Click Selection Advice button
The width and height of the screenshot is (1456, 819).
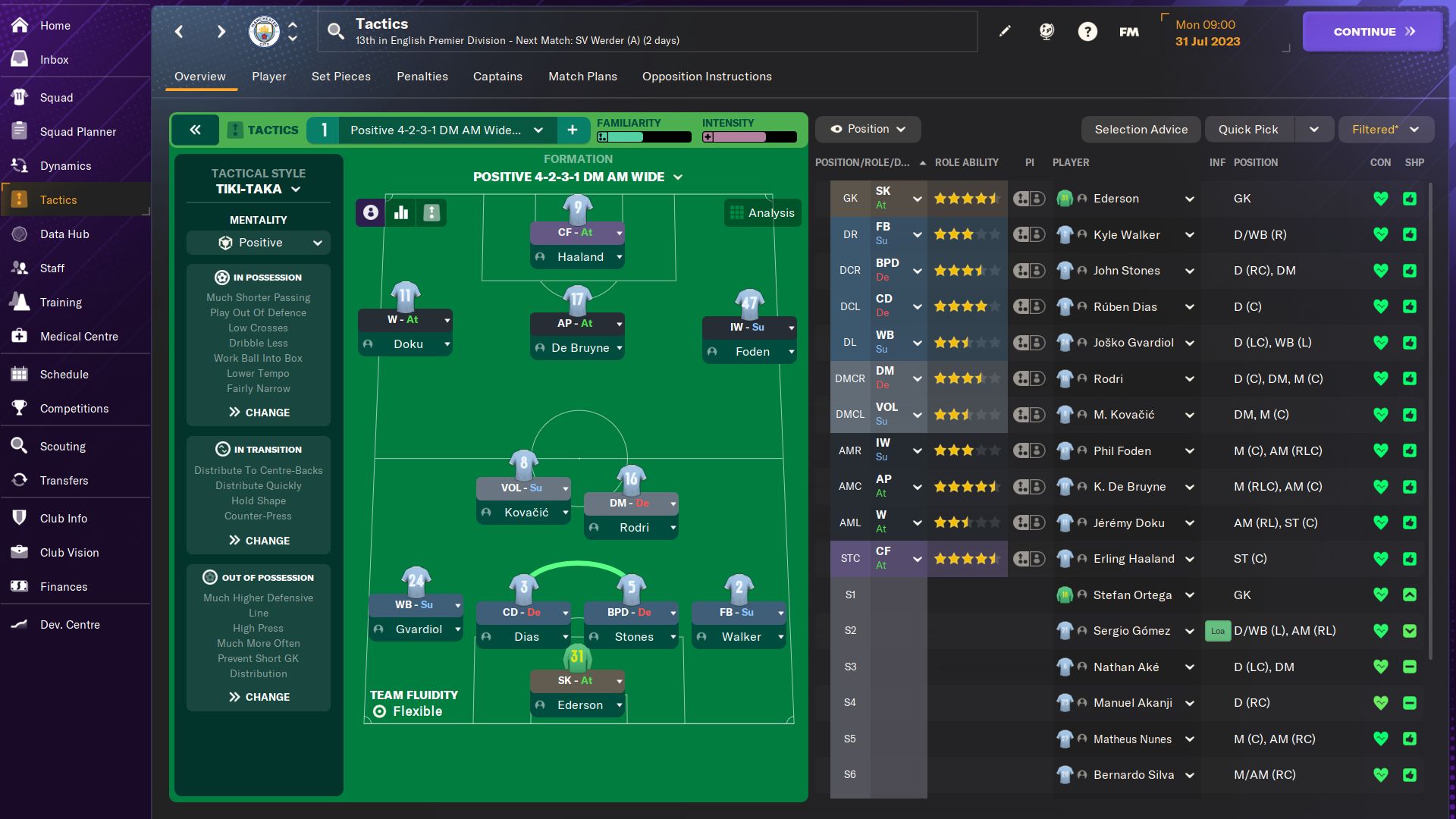tap(1141, 129)
